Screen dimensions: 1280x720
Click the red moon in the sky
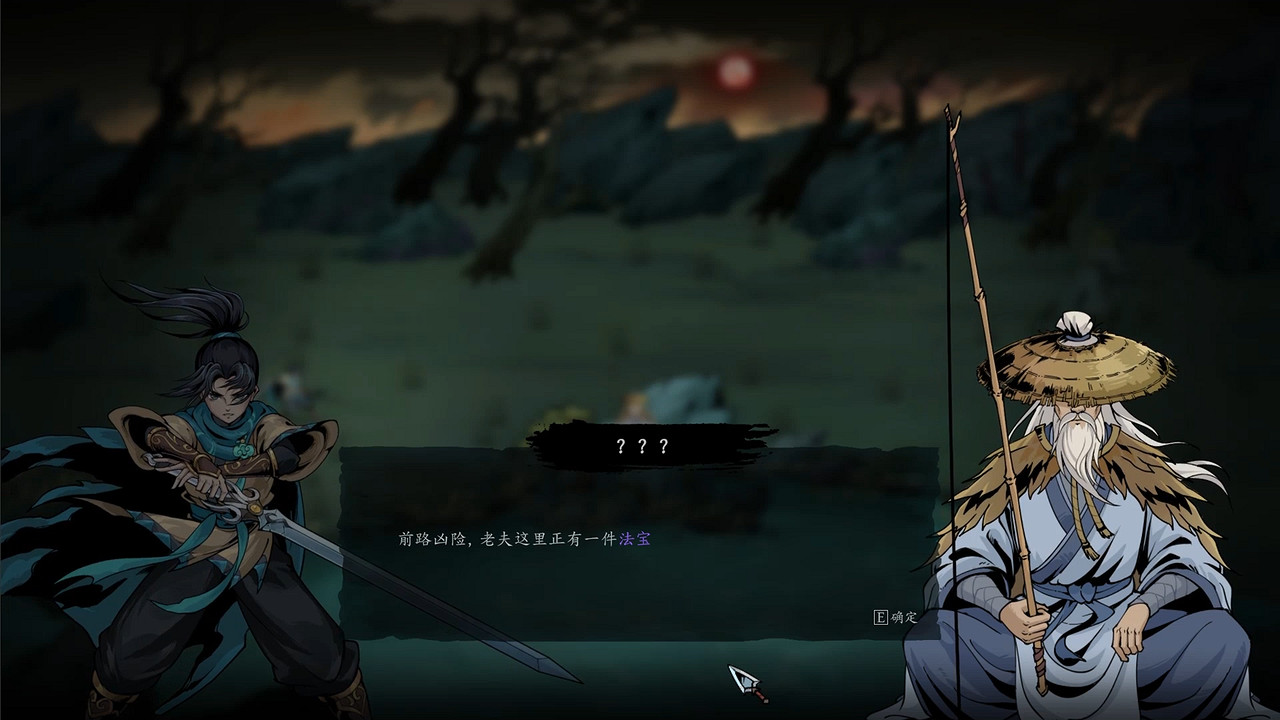pos(733,73)
